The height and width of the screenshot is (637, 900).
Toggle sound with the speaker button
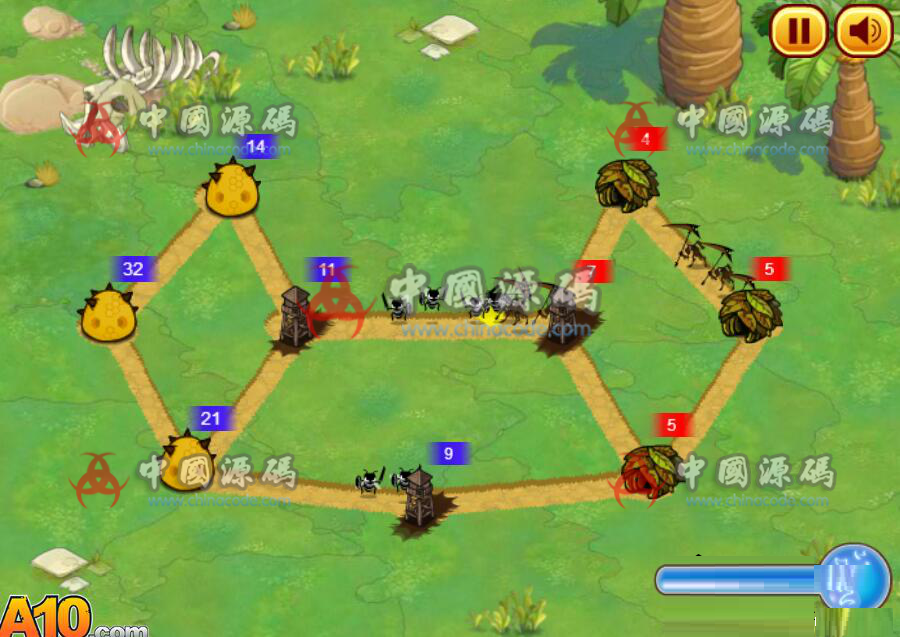[863, 31]
